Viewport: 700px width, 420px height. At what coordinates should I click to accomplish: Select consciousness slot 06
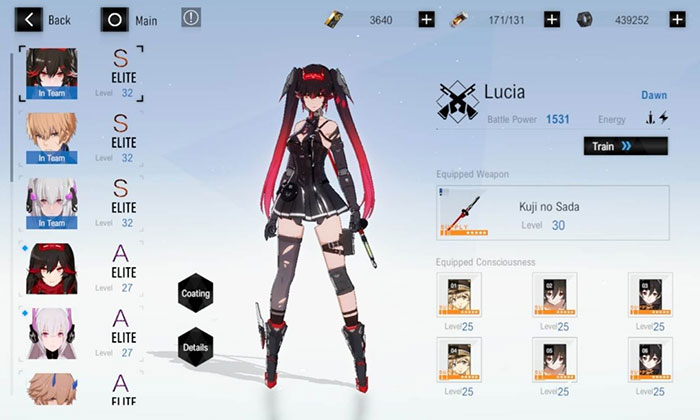coord(650,359)
